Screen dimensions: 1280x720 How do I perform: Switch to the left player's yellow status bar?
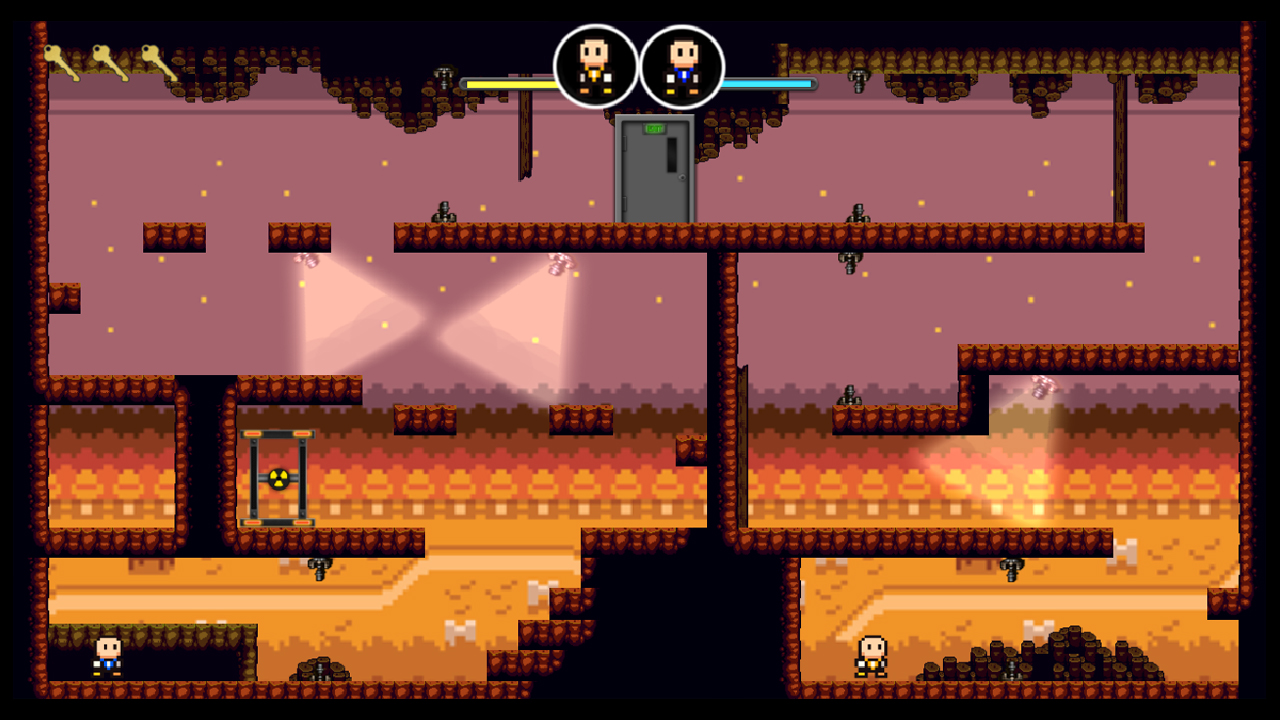click(510, 85)
